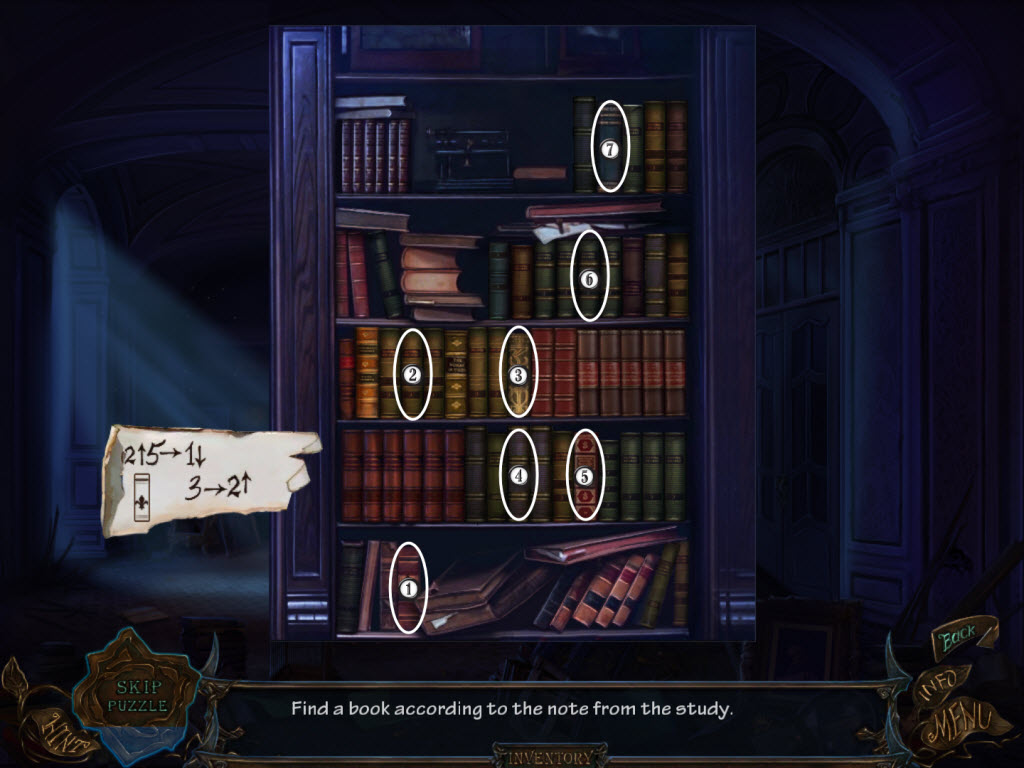This screenshot has height=768, width=1024.
Task: Examine the torn clue note
Action: pos(205,477)
